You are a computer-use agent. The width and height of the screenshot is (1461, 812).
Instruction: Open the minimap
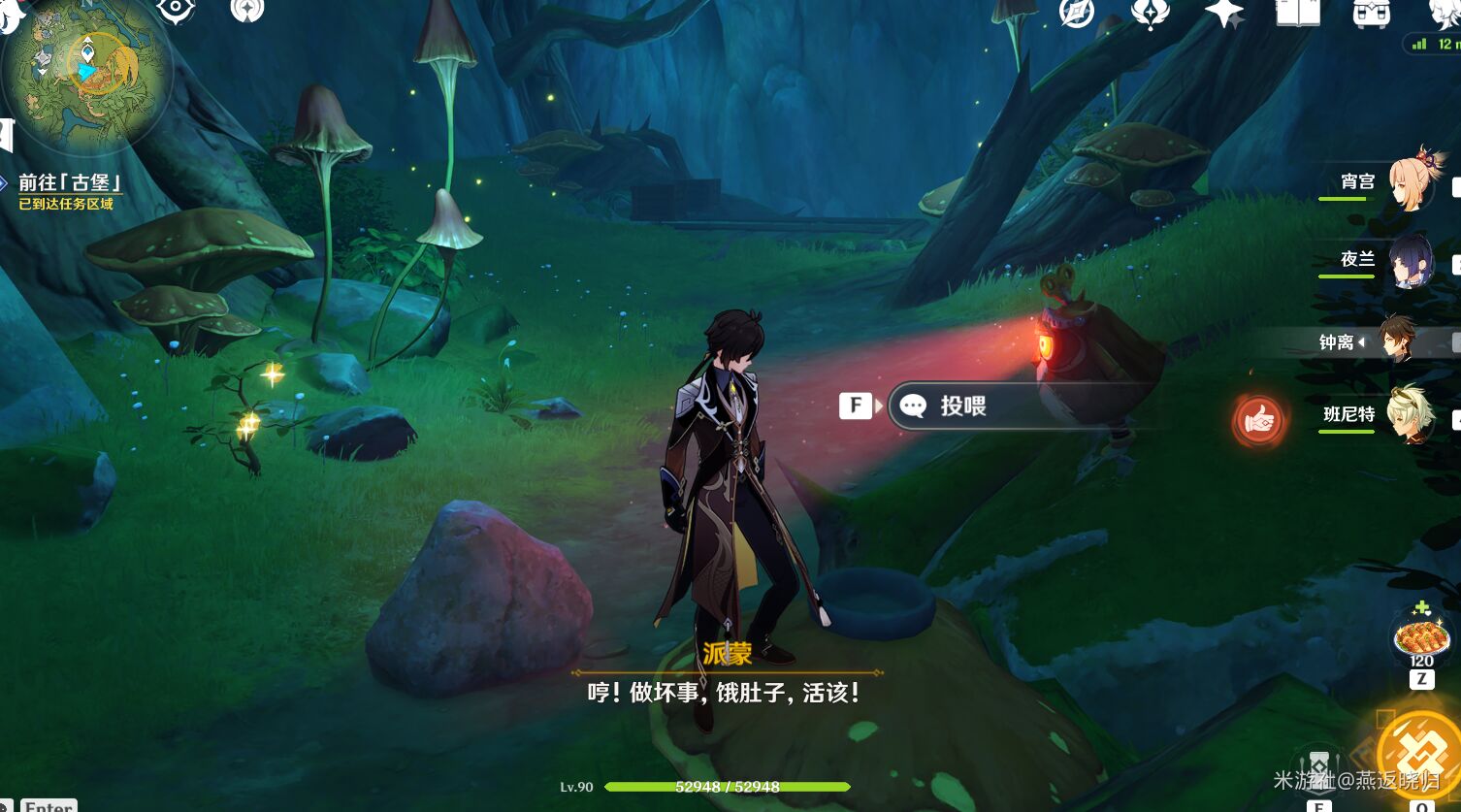[x=85, y=74]
